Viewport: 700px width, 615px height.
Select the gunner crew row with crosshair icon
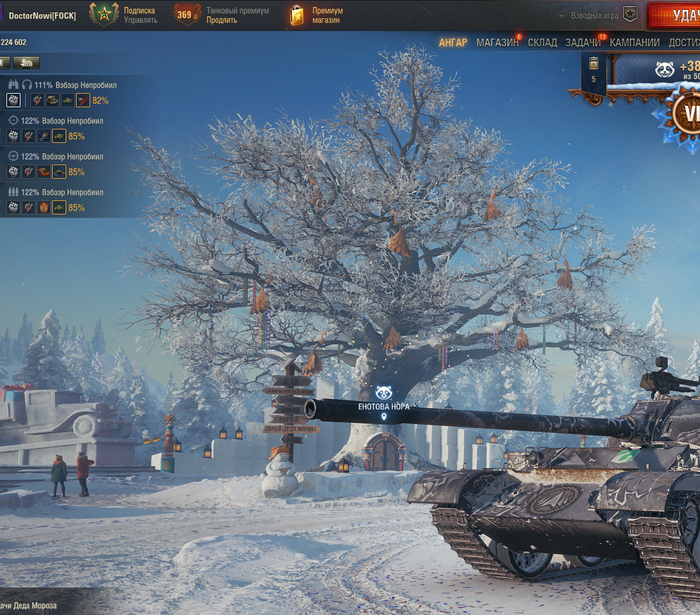click(x=62, y=120)
